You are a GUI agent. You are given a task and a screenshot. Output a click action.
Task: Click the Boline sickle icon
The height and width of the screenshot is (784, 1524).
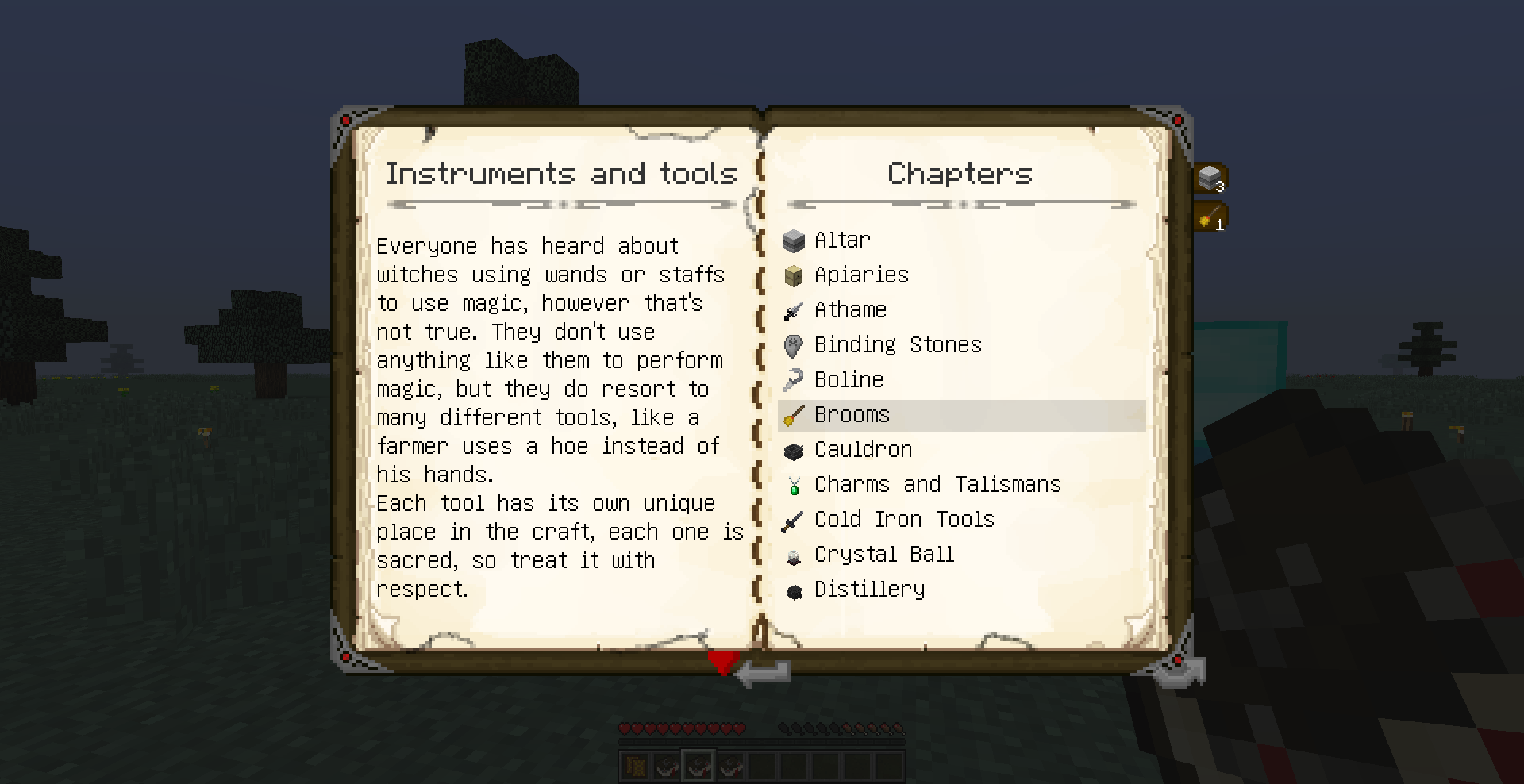point(794,380)
